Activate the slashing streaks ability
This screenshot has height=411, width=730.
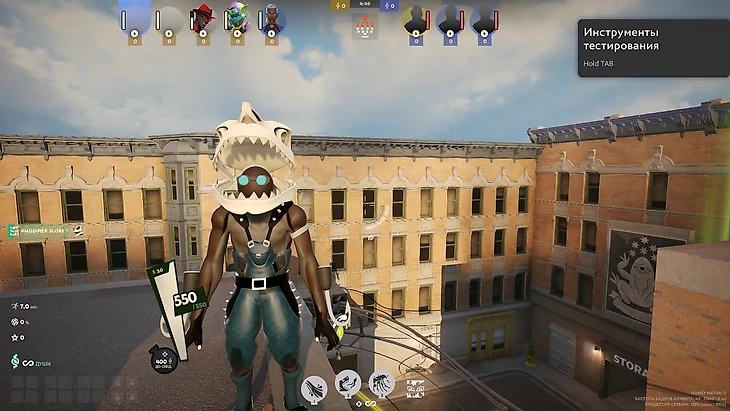(x=314, y=386)
